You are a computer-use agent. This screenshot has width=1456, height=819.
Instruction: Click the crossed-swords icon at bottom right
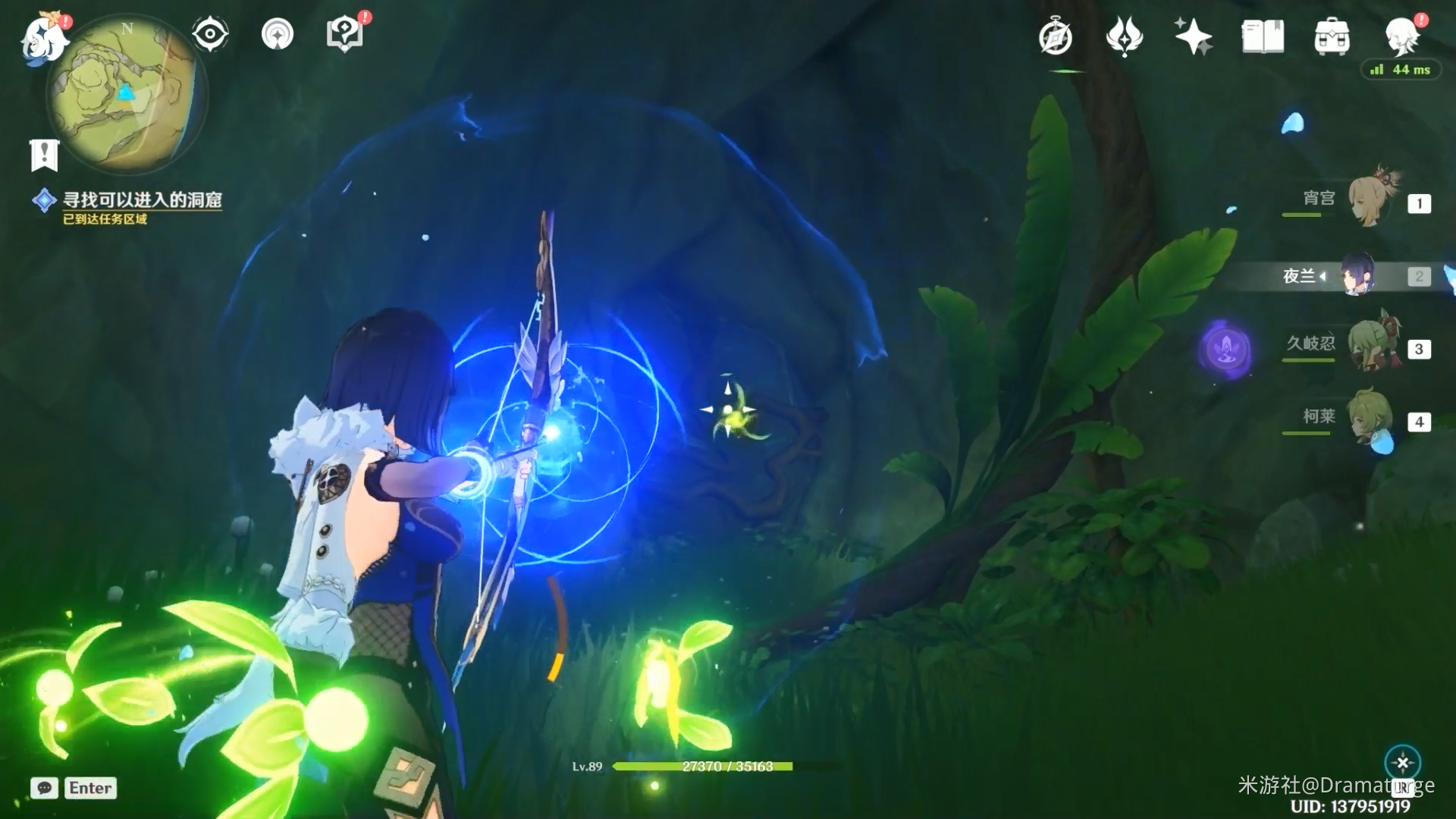tap(1402, 763)
